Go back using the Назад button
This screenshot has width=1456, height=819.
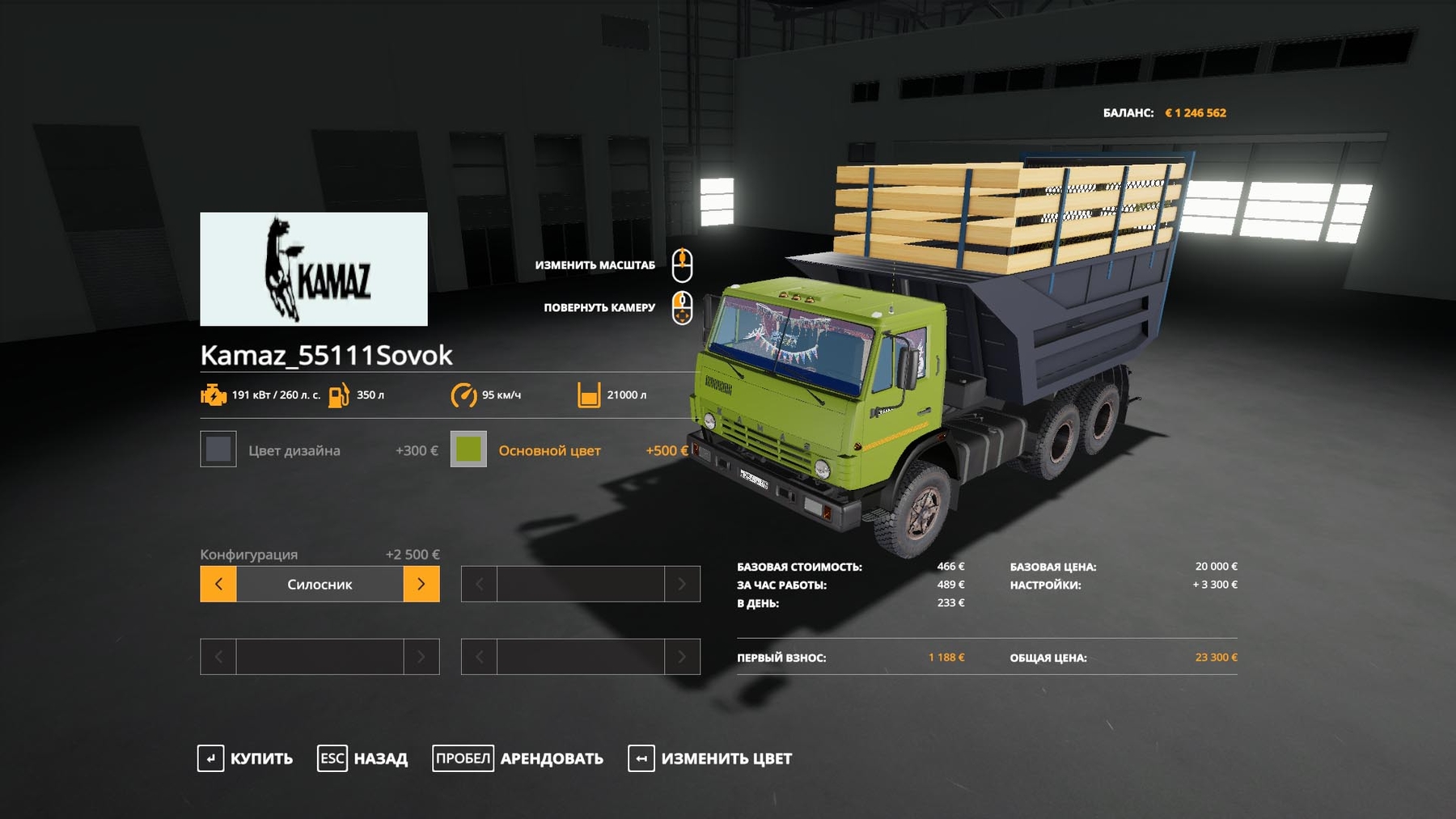point(362,758)
